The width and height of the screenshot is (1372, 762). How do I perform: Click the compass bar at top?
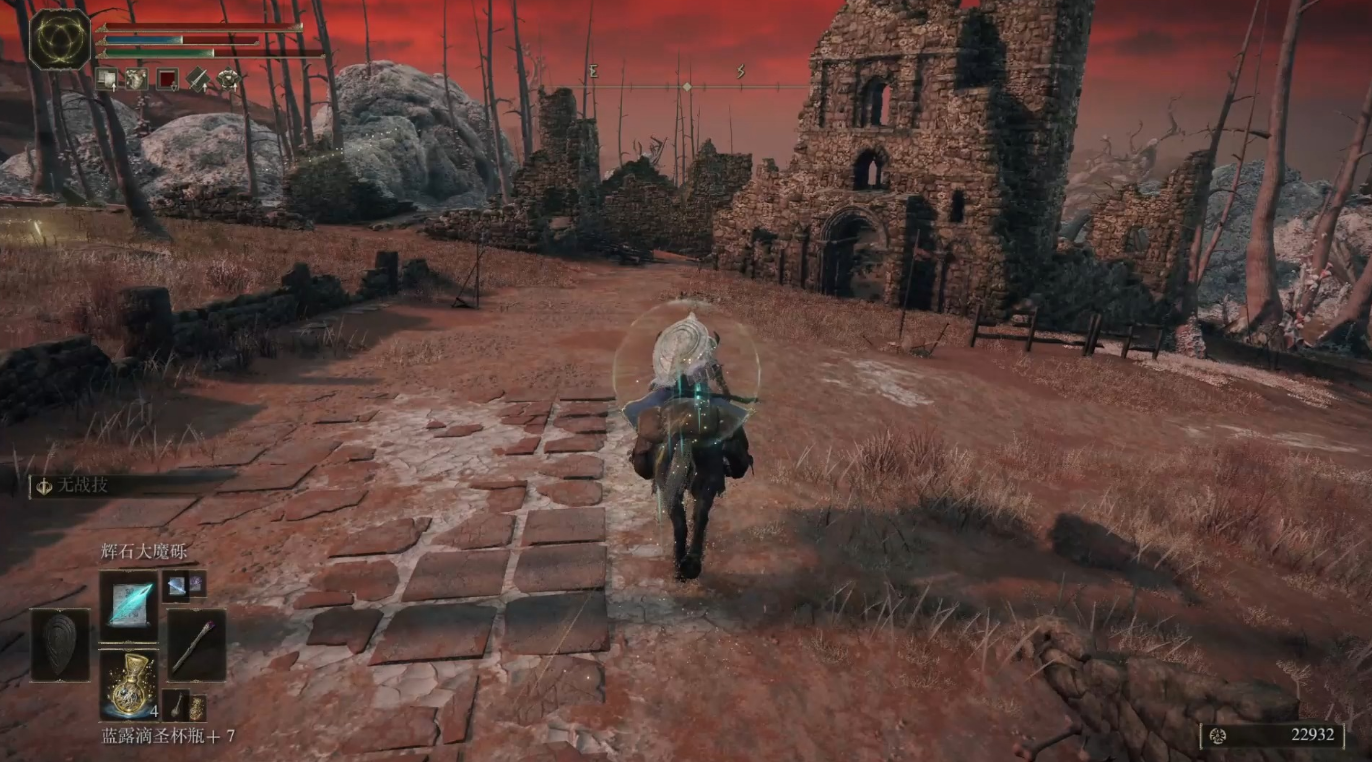(686, 87)
